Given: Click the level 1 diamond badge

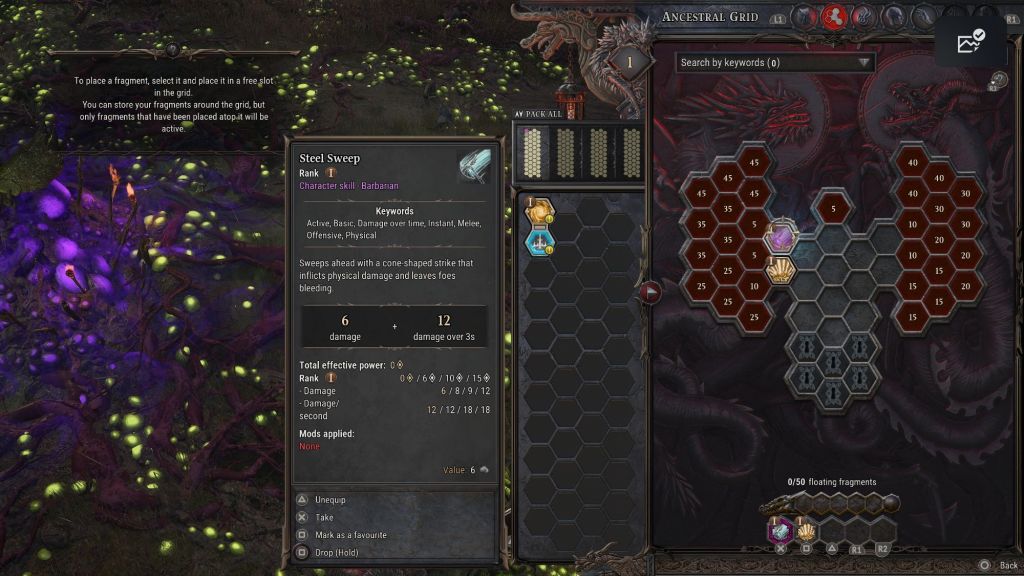Looking at the screenshot, I should coord(629,63).
